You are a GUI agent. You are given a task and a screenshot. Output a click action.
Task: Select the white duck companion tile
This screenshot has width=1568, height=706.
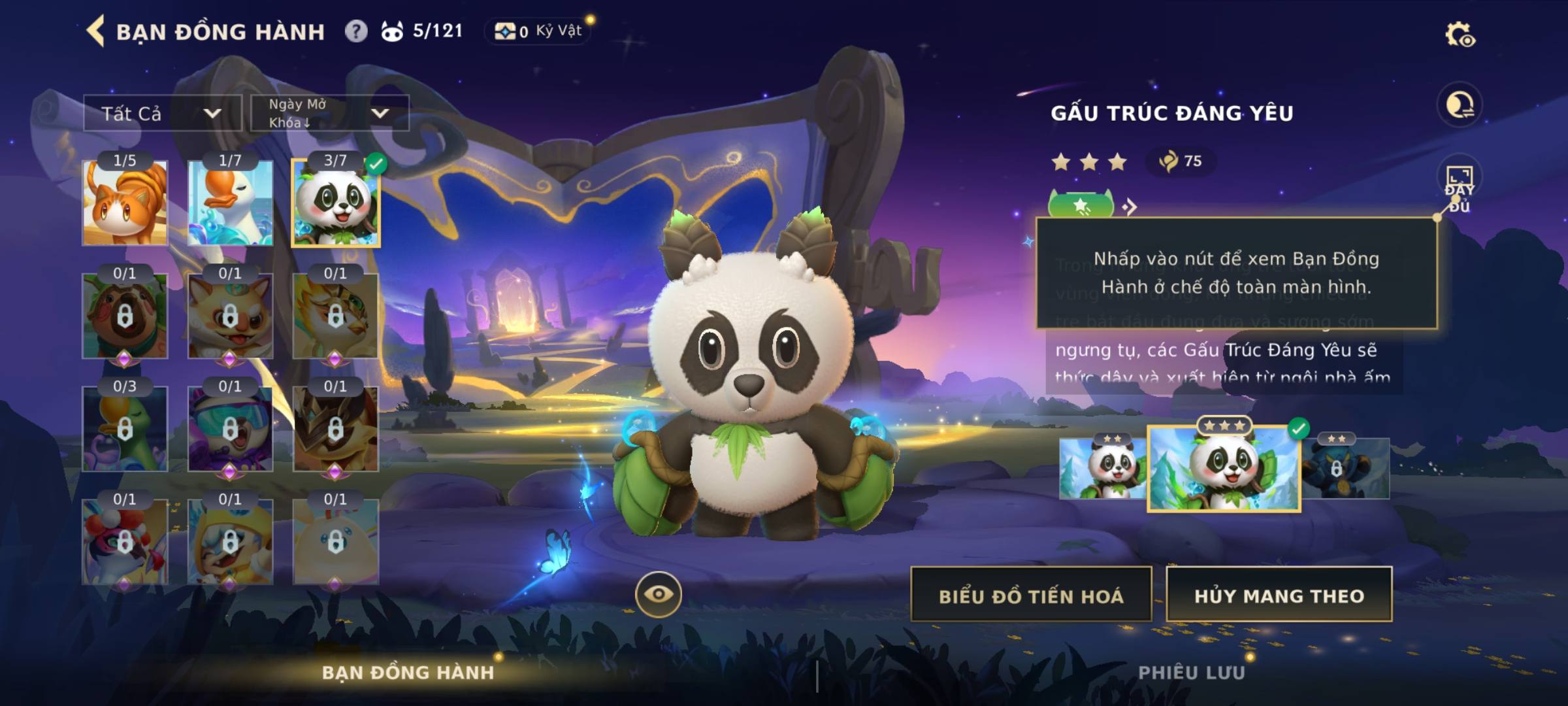tap(230, 203)
